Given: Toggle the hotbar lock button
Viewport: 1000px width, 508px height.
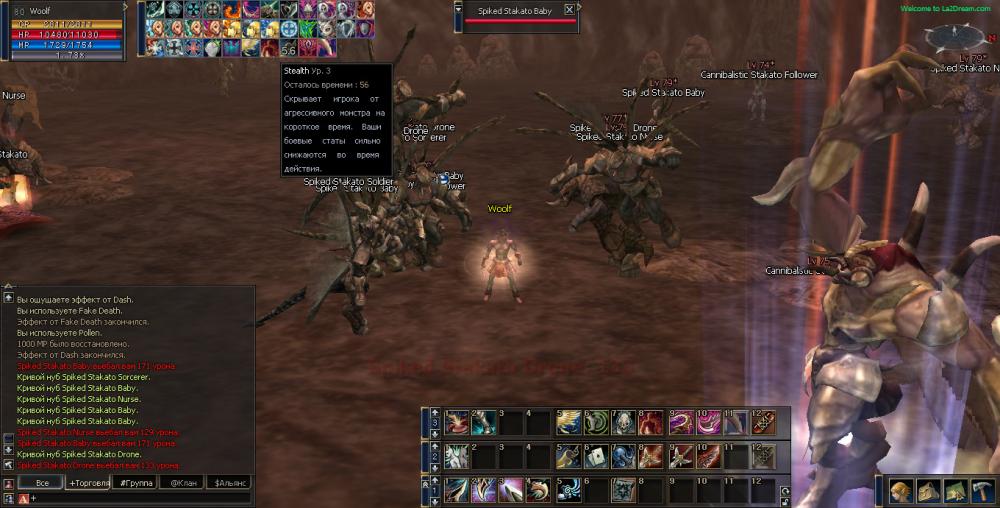Looking at the screenshot, I should click(x=784, y=490).
